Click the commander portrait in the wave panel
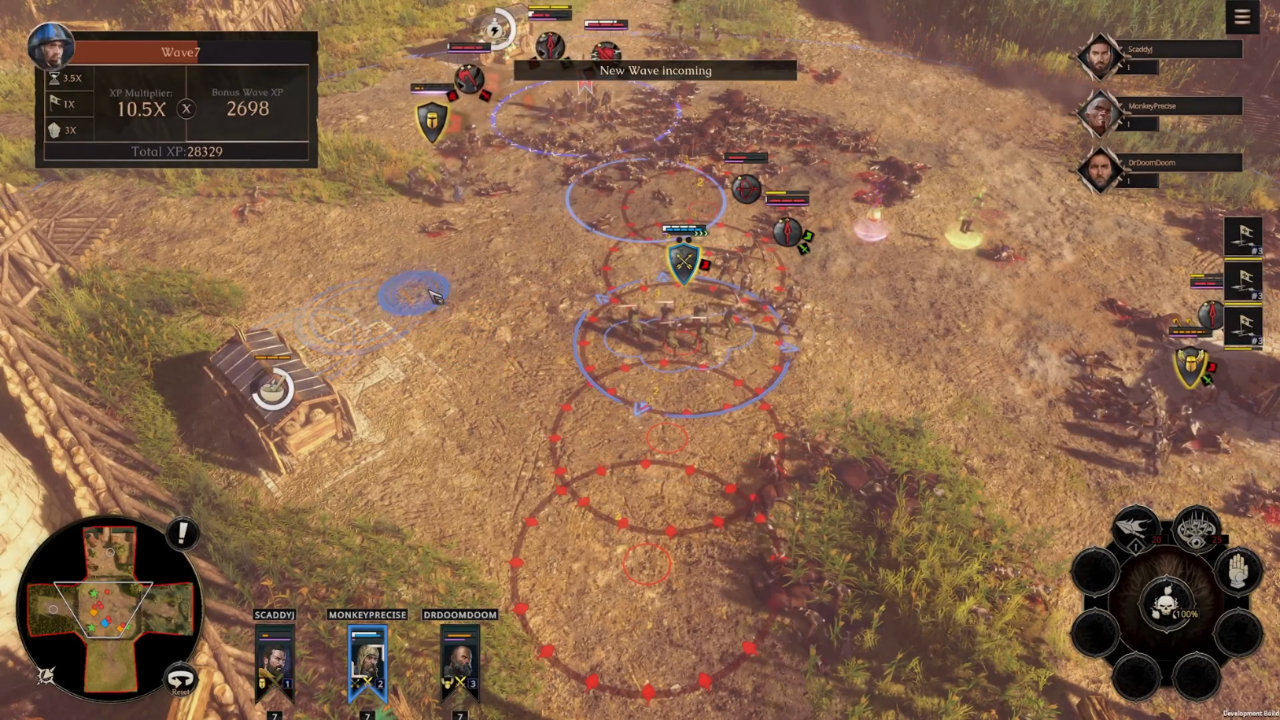 point(50,46)
